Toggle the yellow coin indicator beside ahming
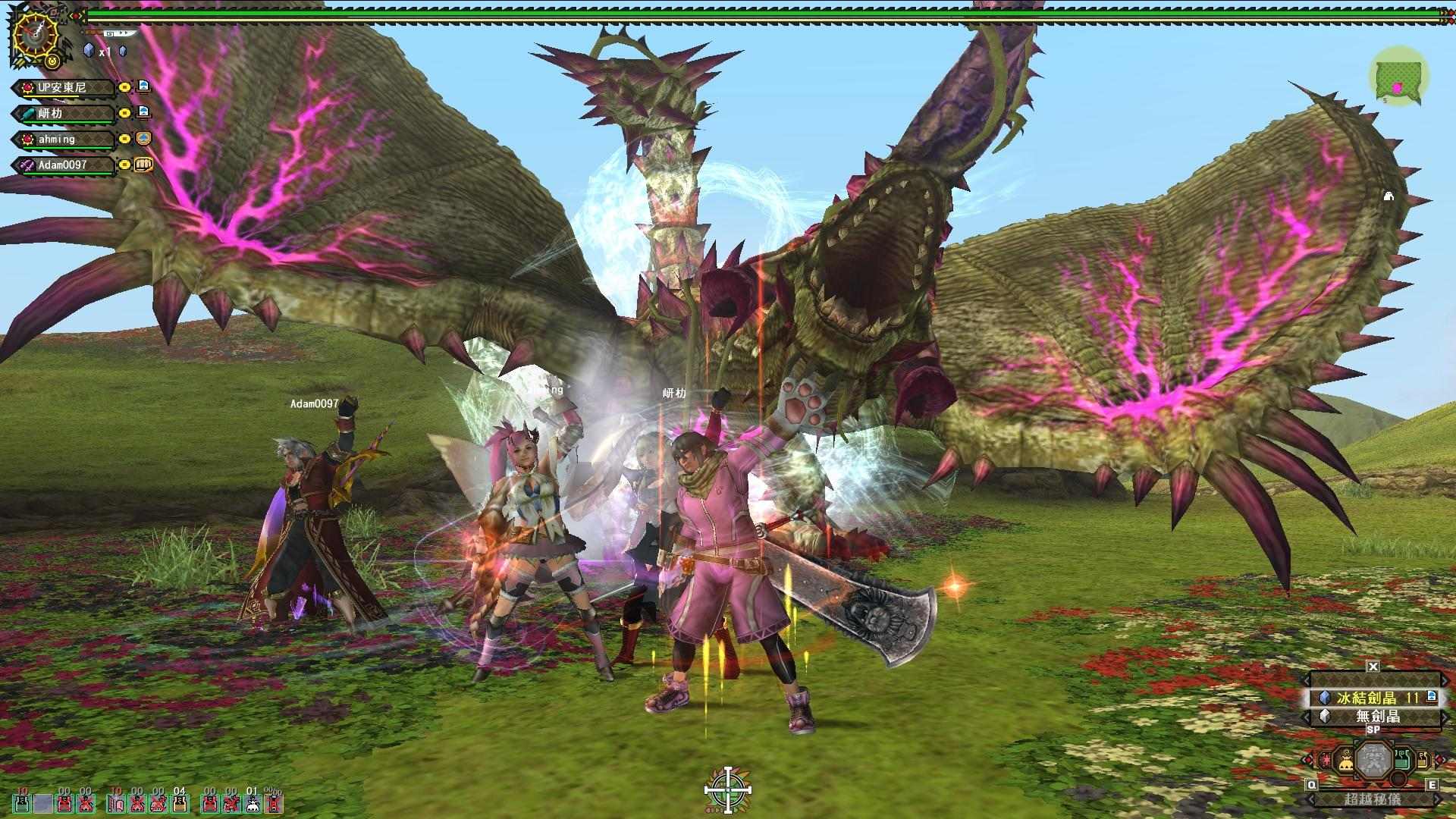 (124, 139)
